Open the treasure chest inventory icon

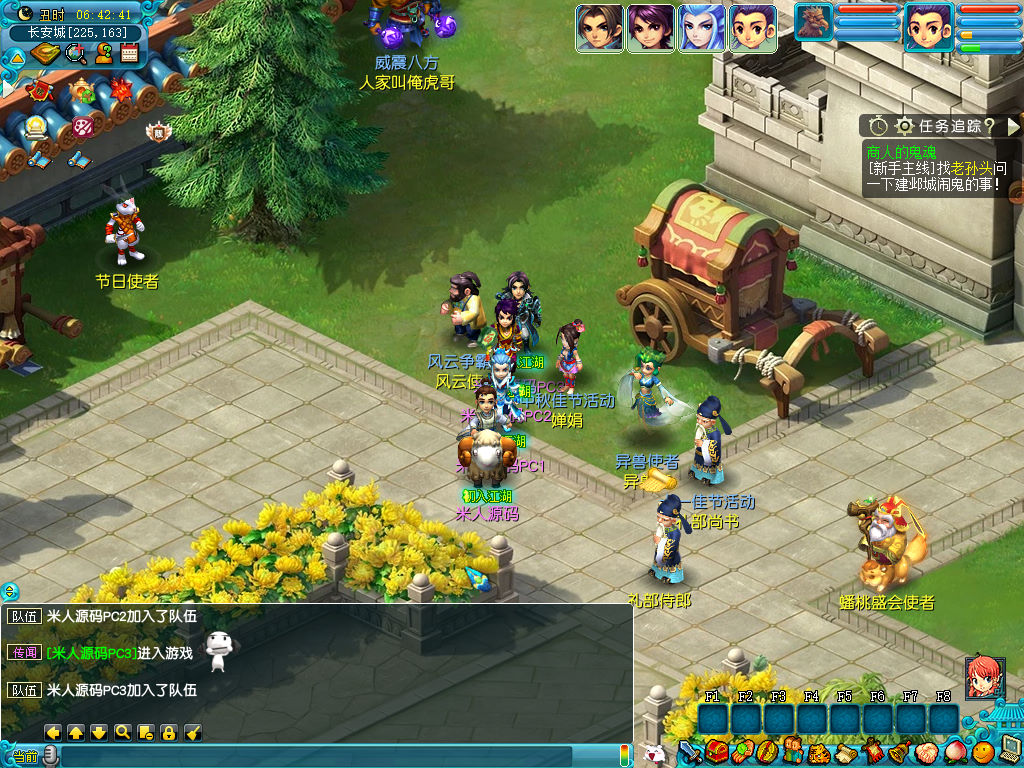(x=715, y=751)
